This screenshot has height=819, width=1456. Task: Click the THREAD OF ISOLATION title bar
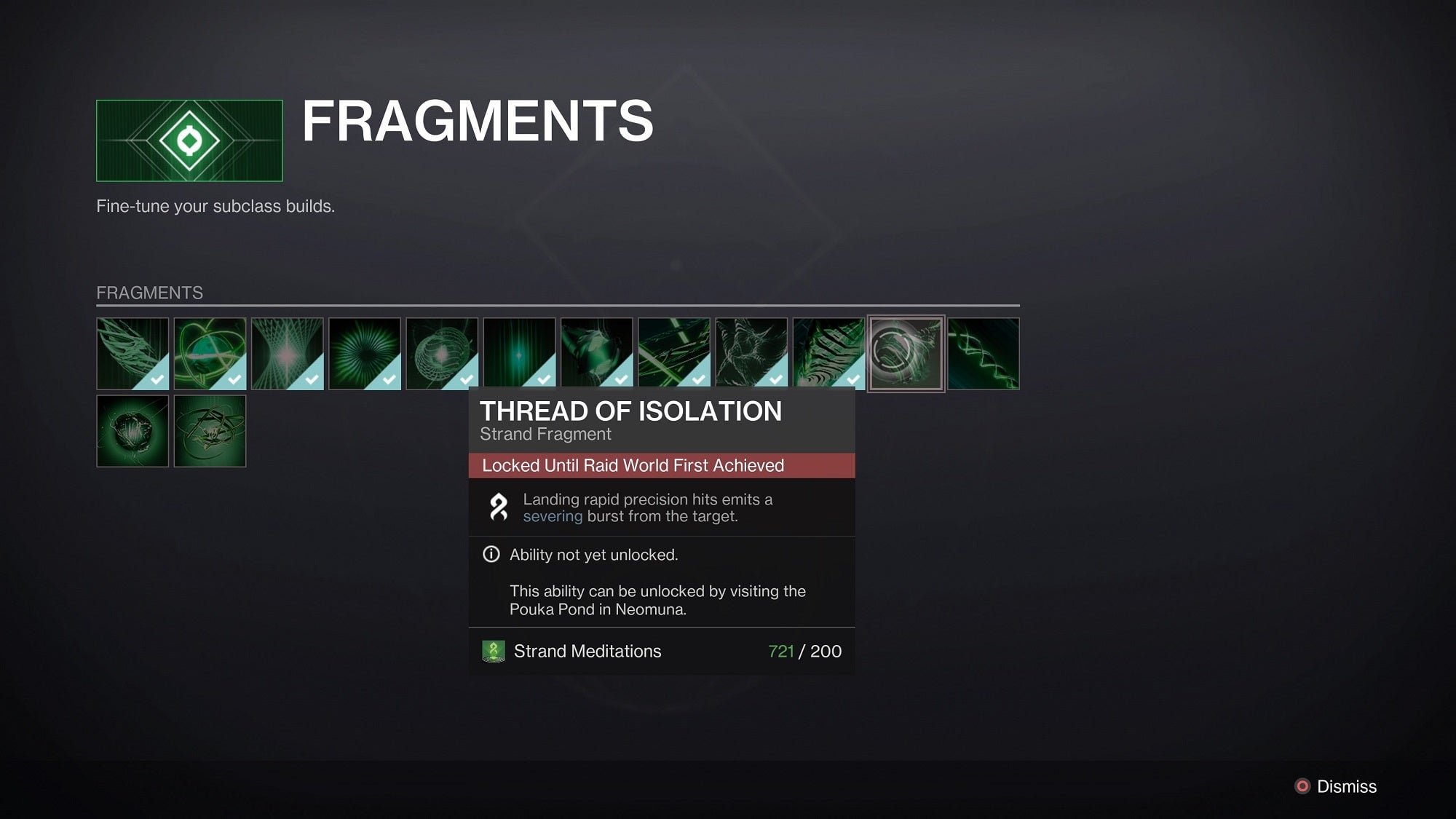tap(630, 412)
